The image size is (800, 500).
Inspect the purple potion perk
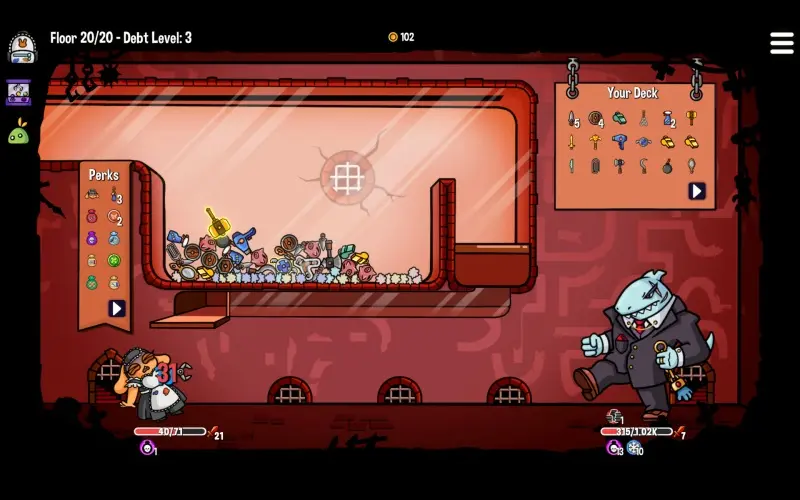(x=92, y=239)
